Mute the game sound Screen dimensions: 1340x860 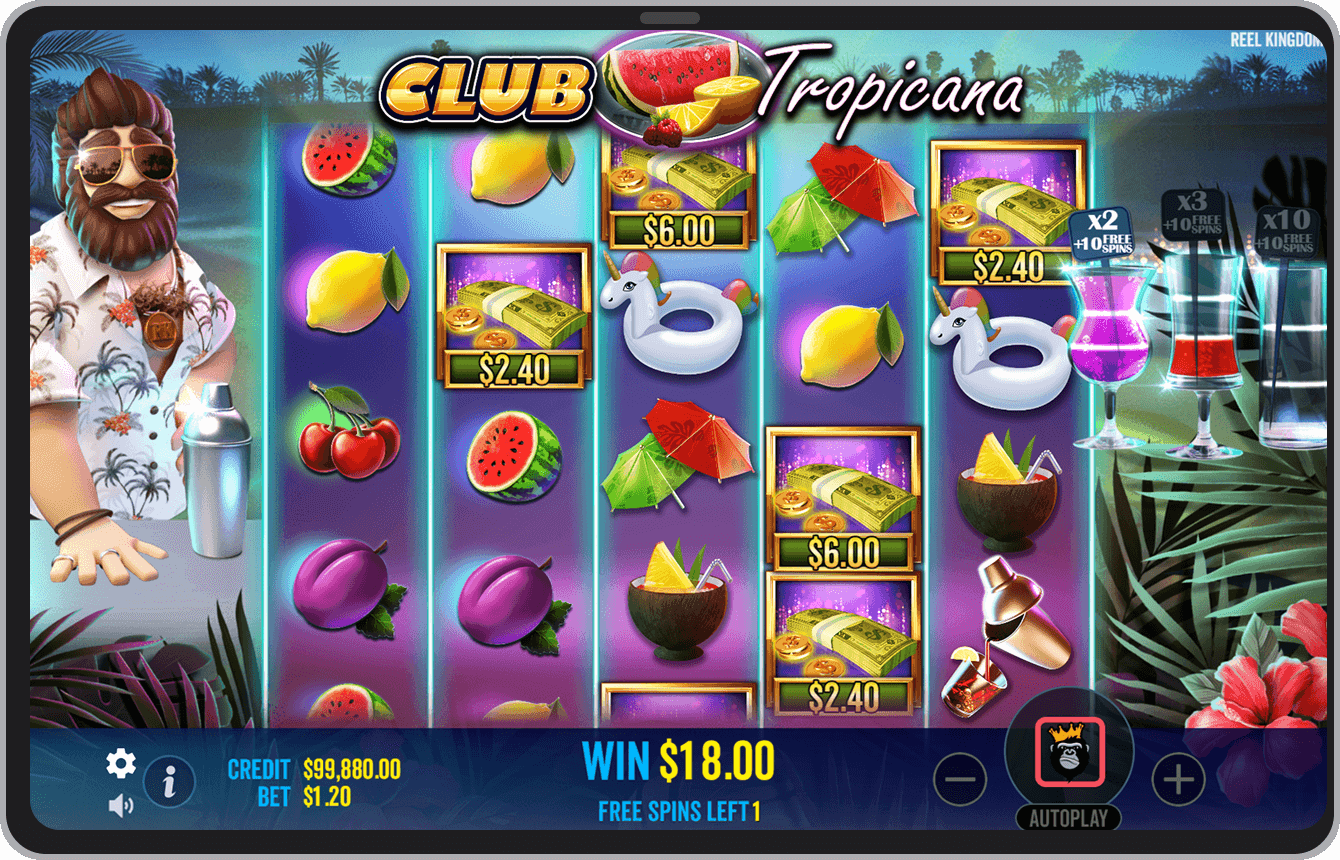(x=120, y=805)
